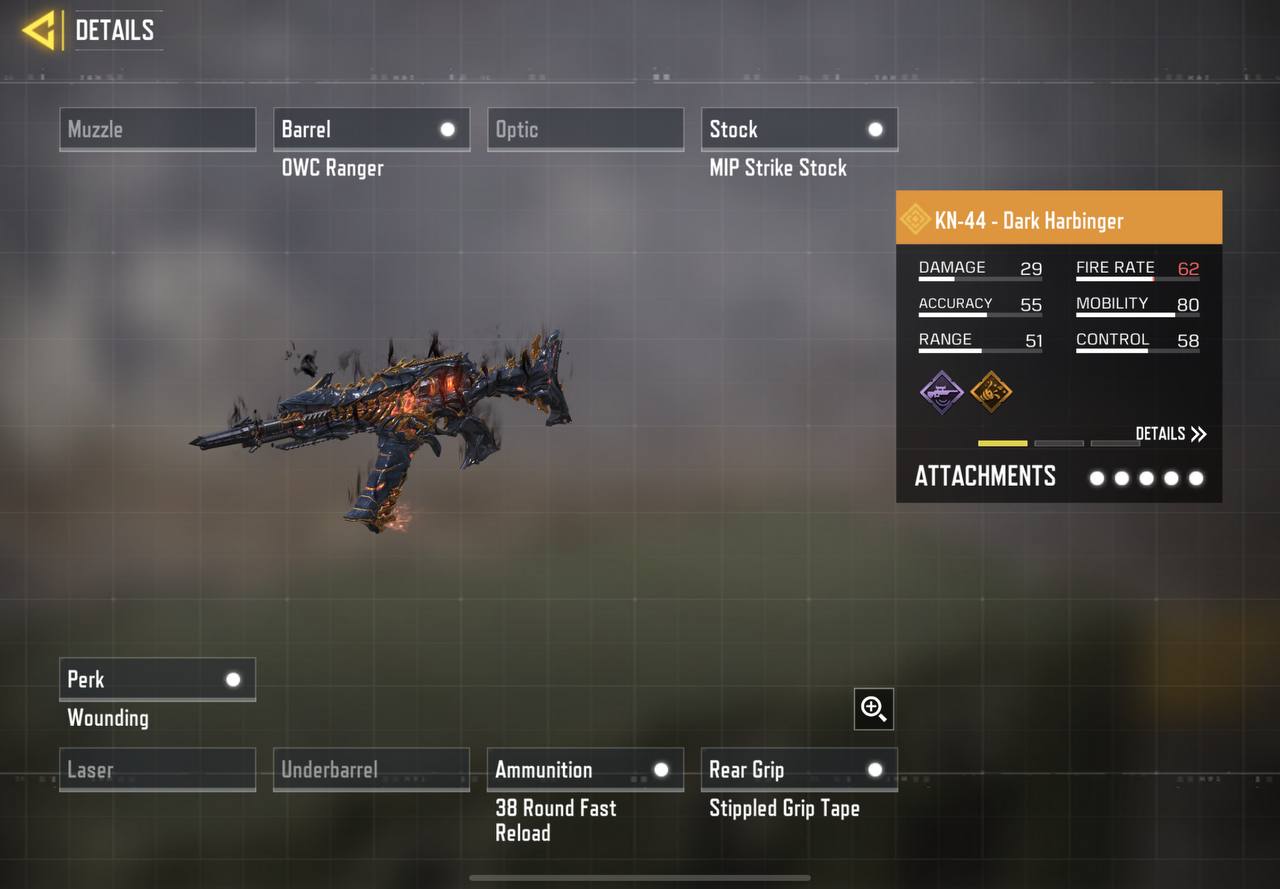This screenshot has height=889, width=1280.
Task: Click the orange weapon perk icon
Action: (x=991, y=391)
